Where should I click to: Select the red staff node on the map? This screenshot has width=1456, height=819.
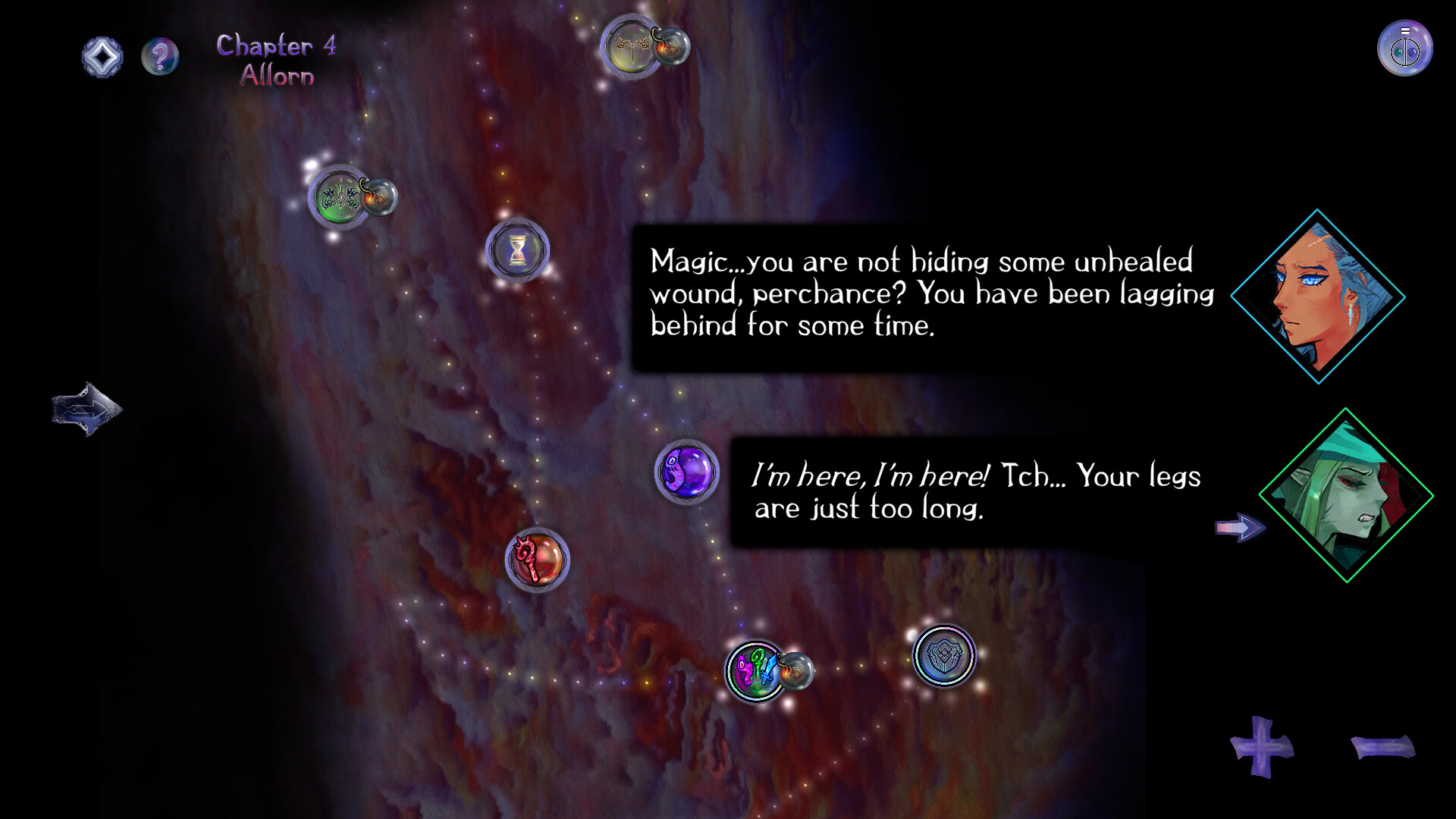[537, 559]
